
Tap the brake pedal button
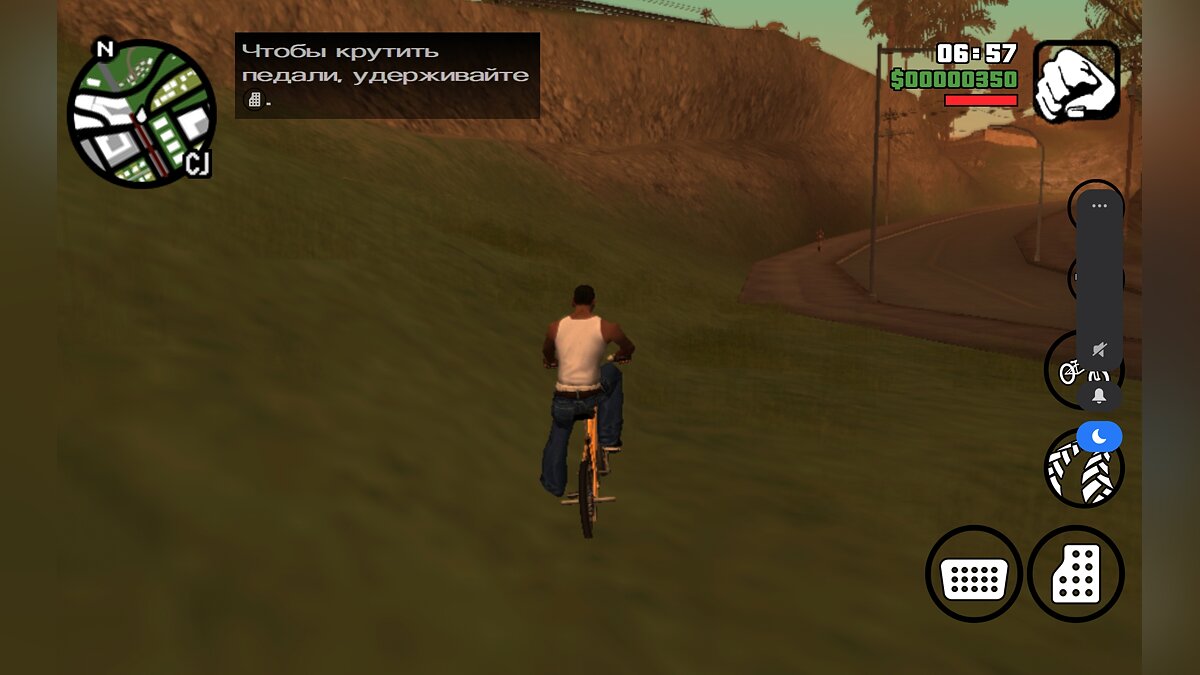click(x=973, y=574)
